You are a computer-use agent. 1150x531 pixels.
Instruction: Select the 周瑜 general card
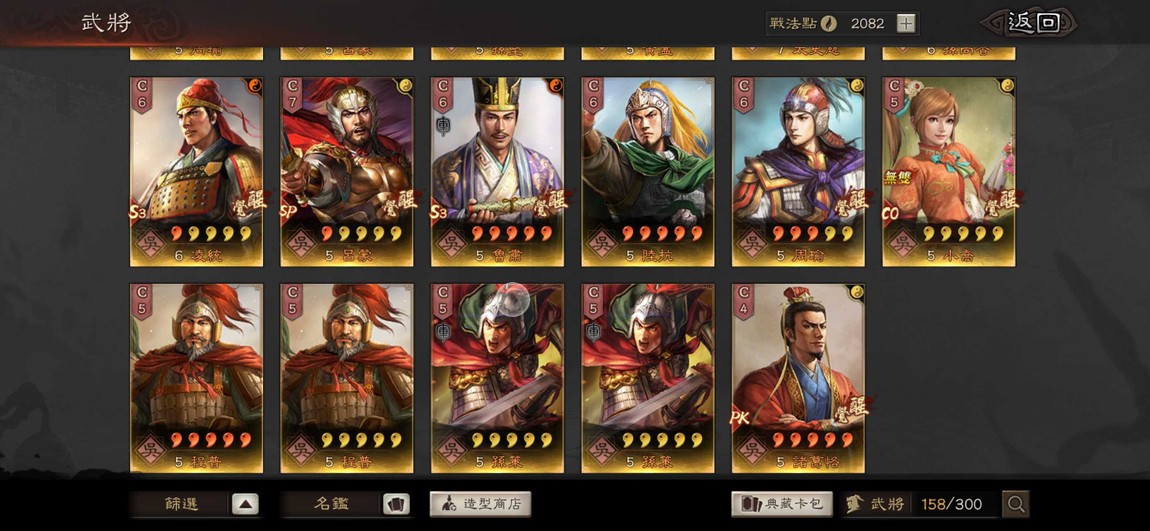point(798,171)
